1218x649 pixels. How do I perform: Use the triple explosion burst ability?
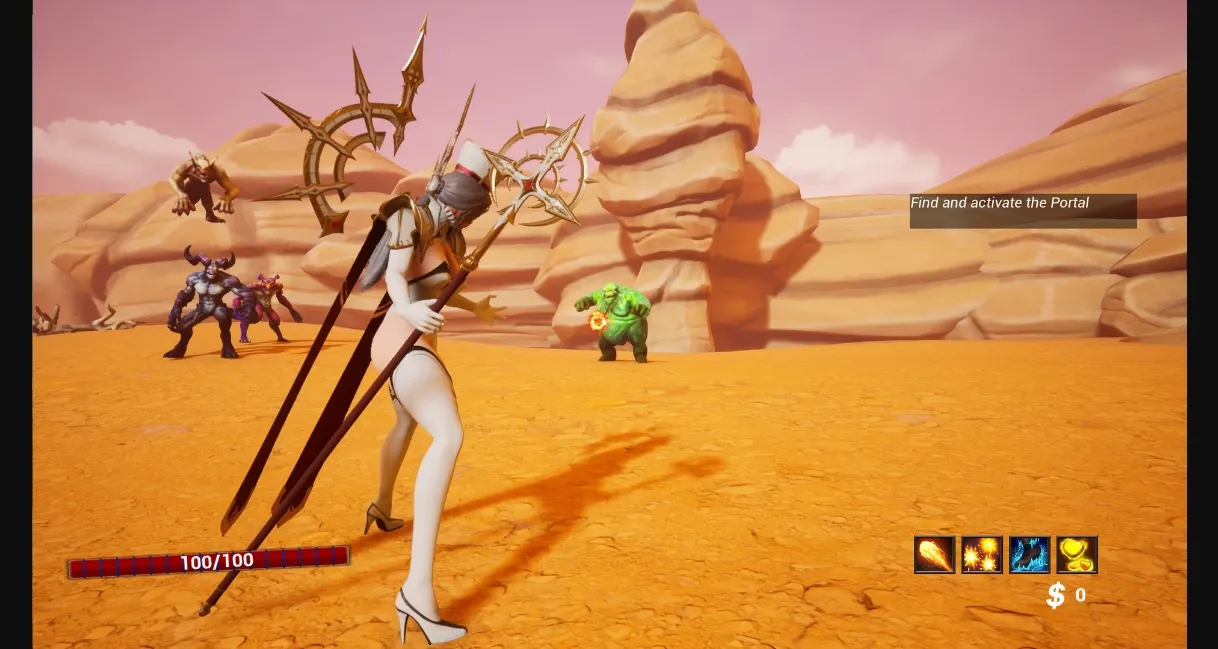(x=982, y=555)
